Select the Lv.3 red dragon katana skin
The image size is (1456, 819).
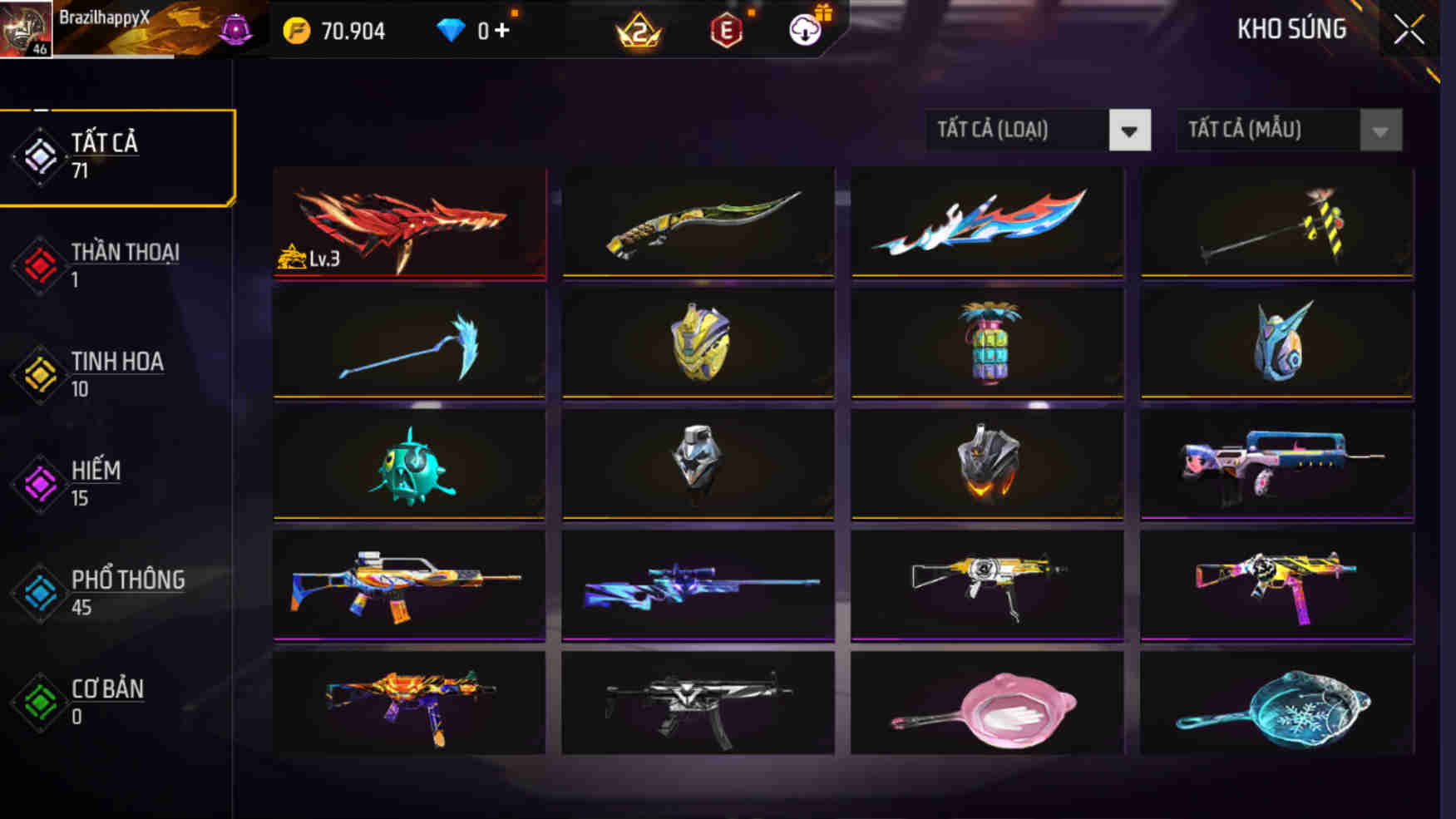coord(409,222)
